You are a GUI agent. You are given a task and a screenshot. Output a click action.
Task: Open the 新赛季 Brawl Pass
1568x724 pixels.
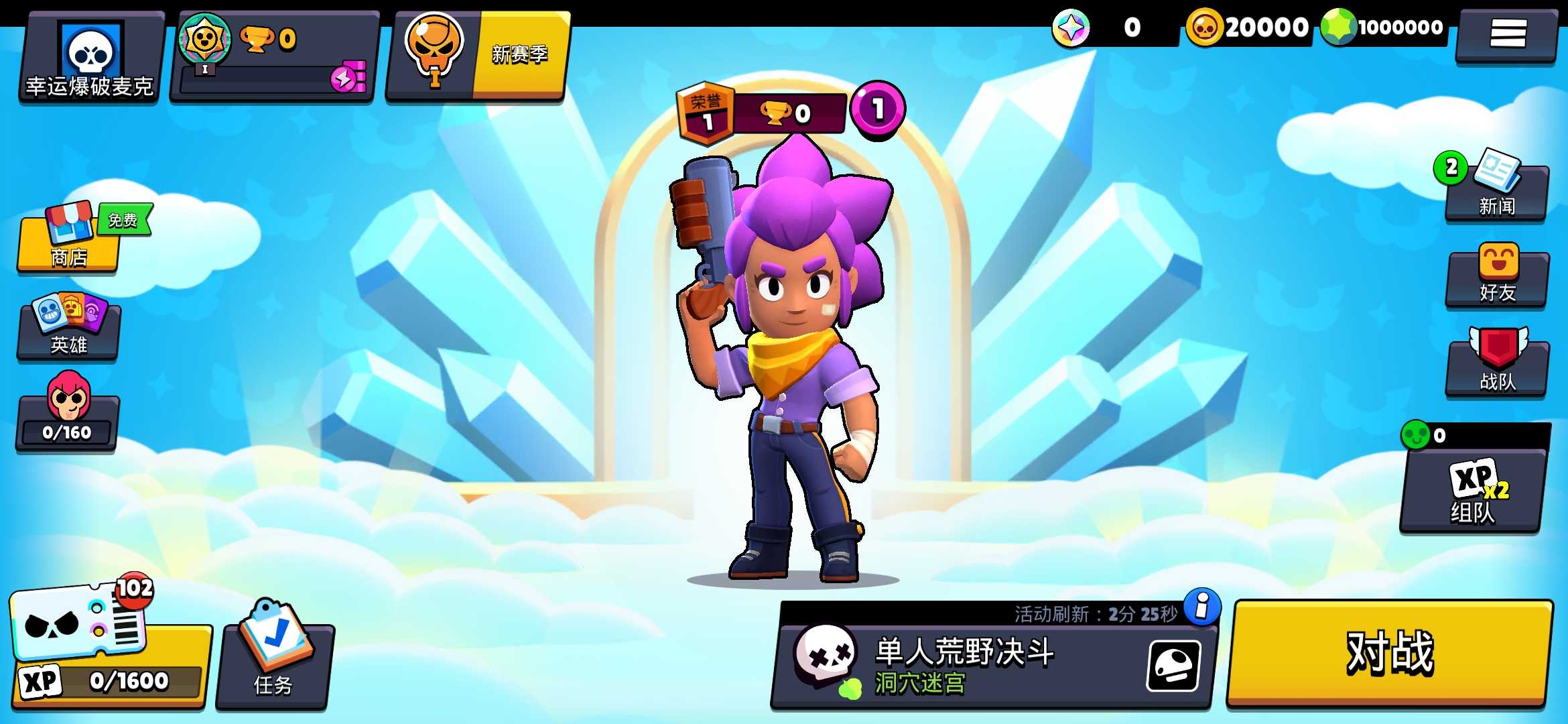tap(476, 57)
